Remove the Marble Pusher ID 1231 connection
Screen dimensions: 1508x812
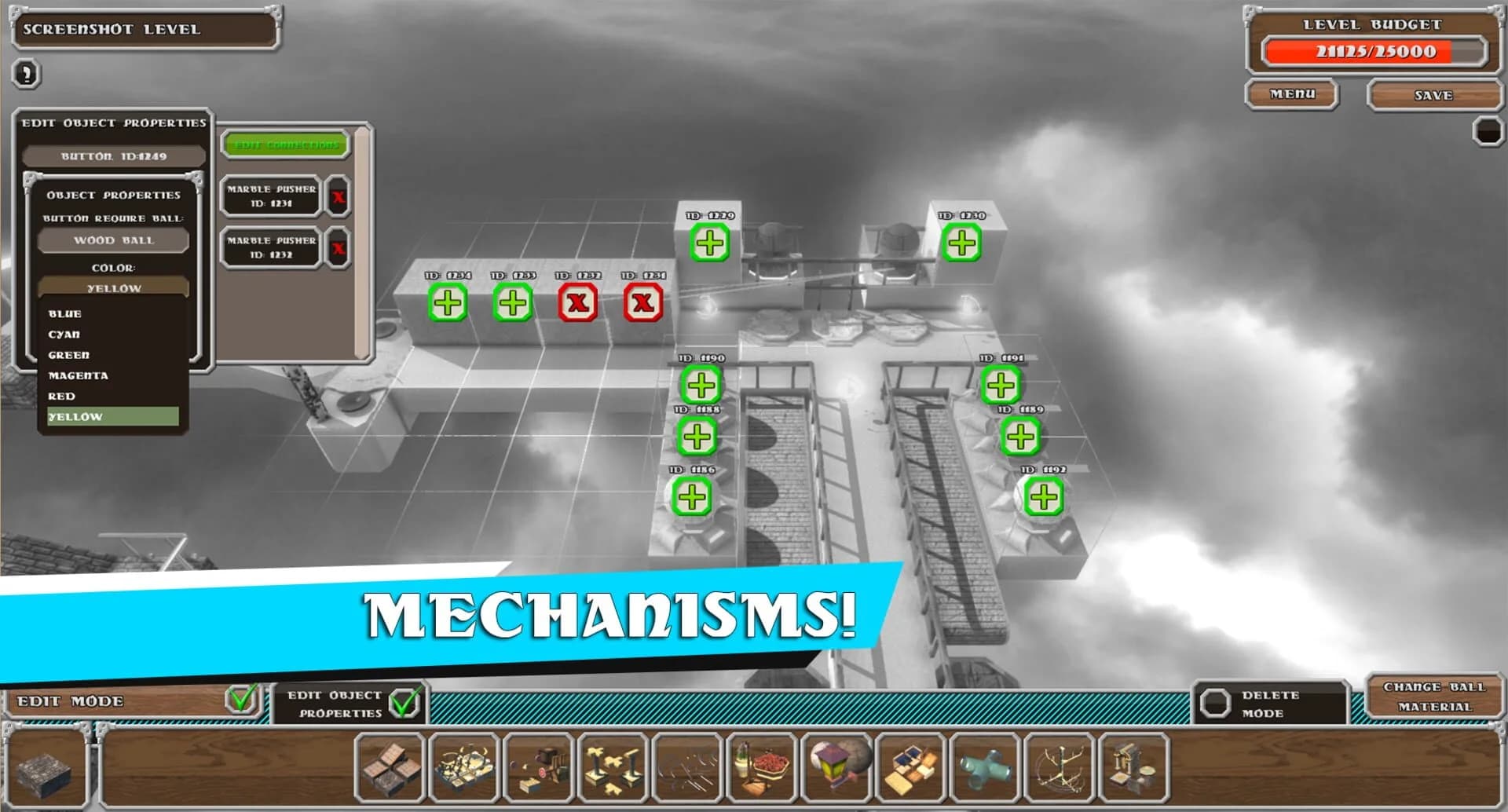[x=338, y=197]
